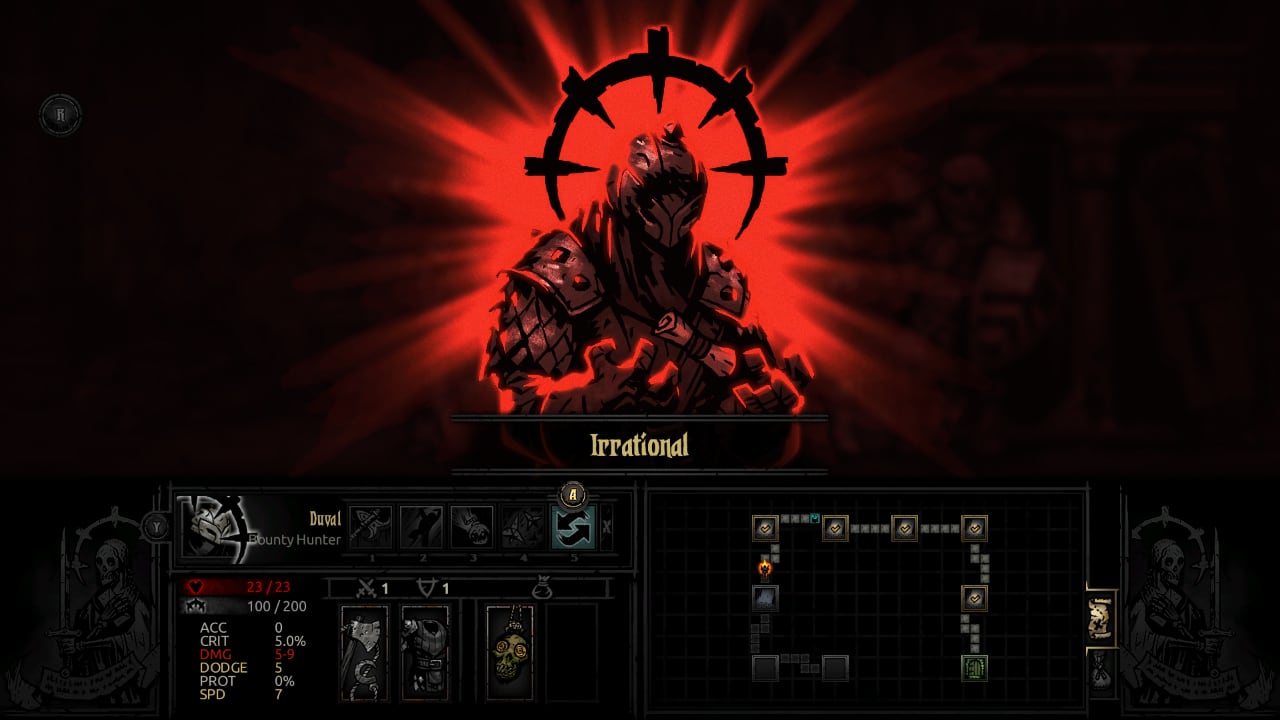Image resolution: width=1280 pixels, height=720 pixels.
Task: Select combat skill in slot 2
Action: 422,526
